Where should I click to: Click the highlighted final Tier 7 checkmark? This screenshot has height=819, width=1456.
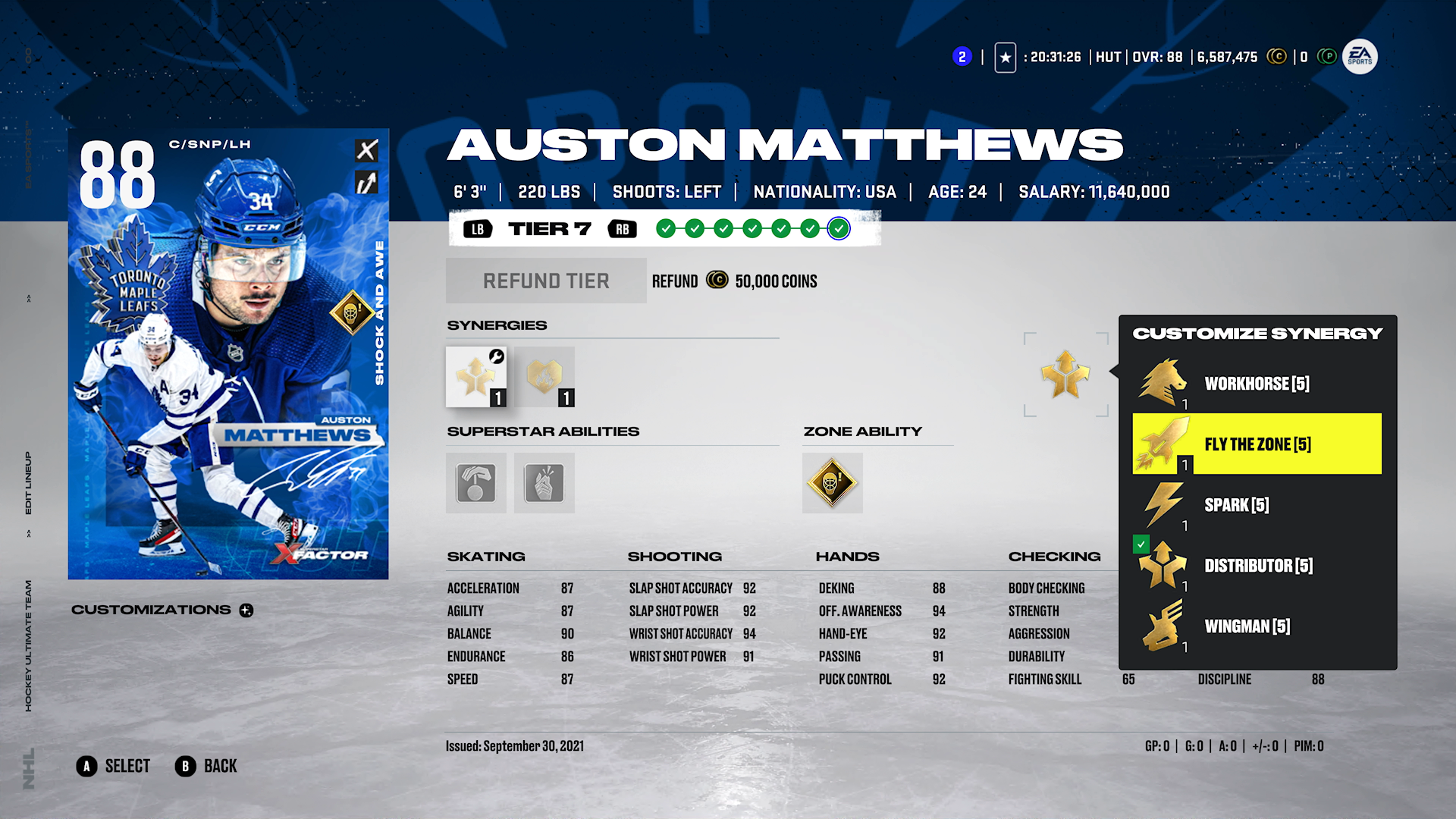point(838,228)
